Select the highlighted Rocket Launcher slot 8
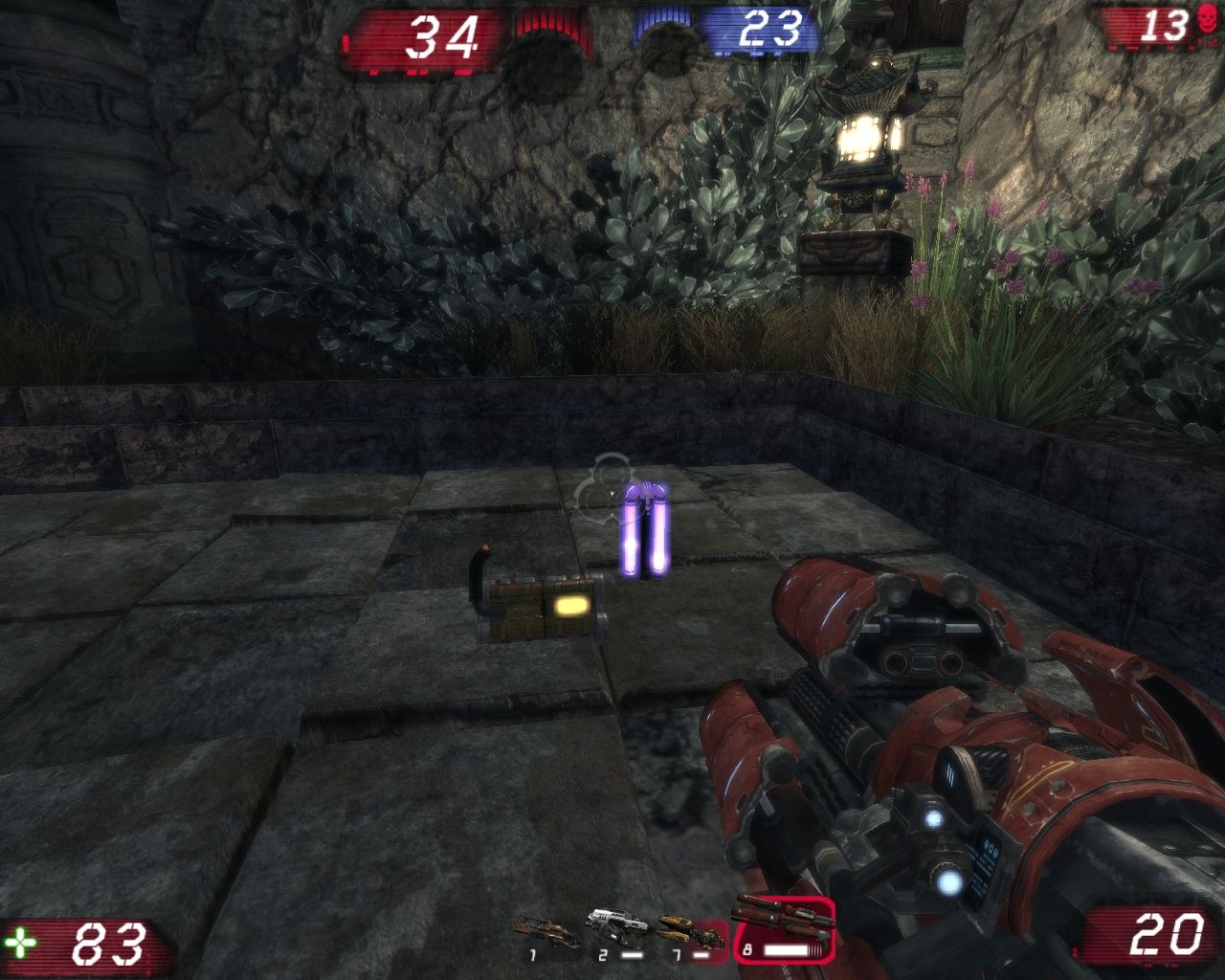 click(782, 928)
